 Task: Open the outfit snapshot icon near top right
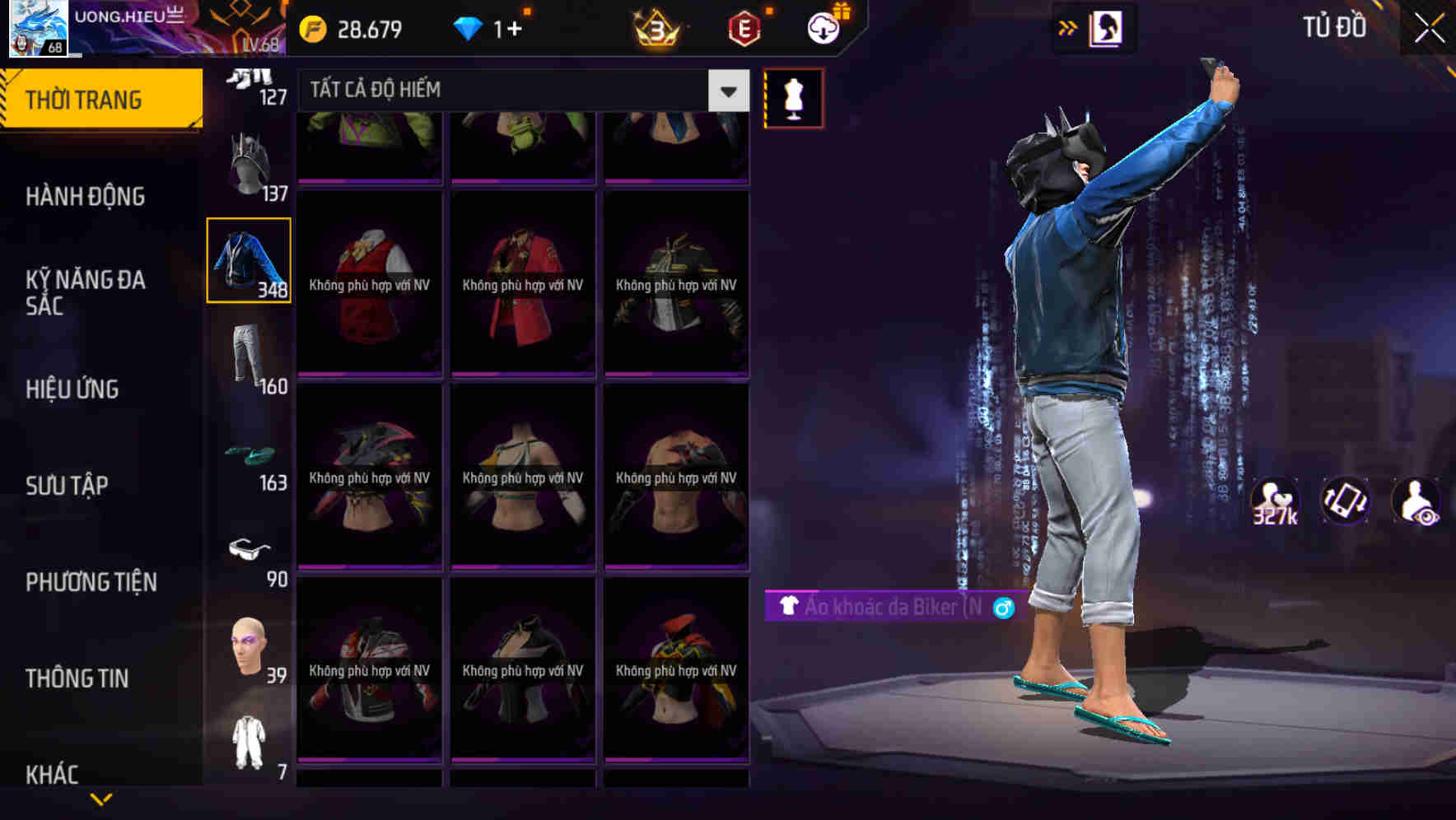[x=1108, y=27]
